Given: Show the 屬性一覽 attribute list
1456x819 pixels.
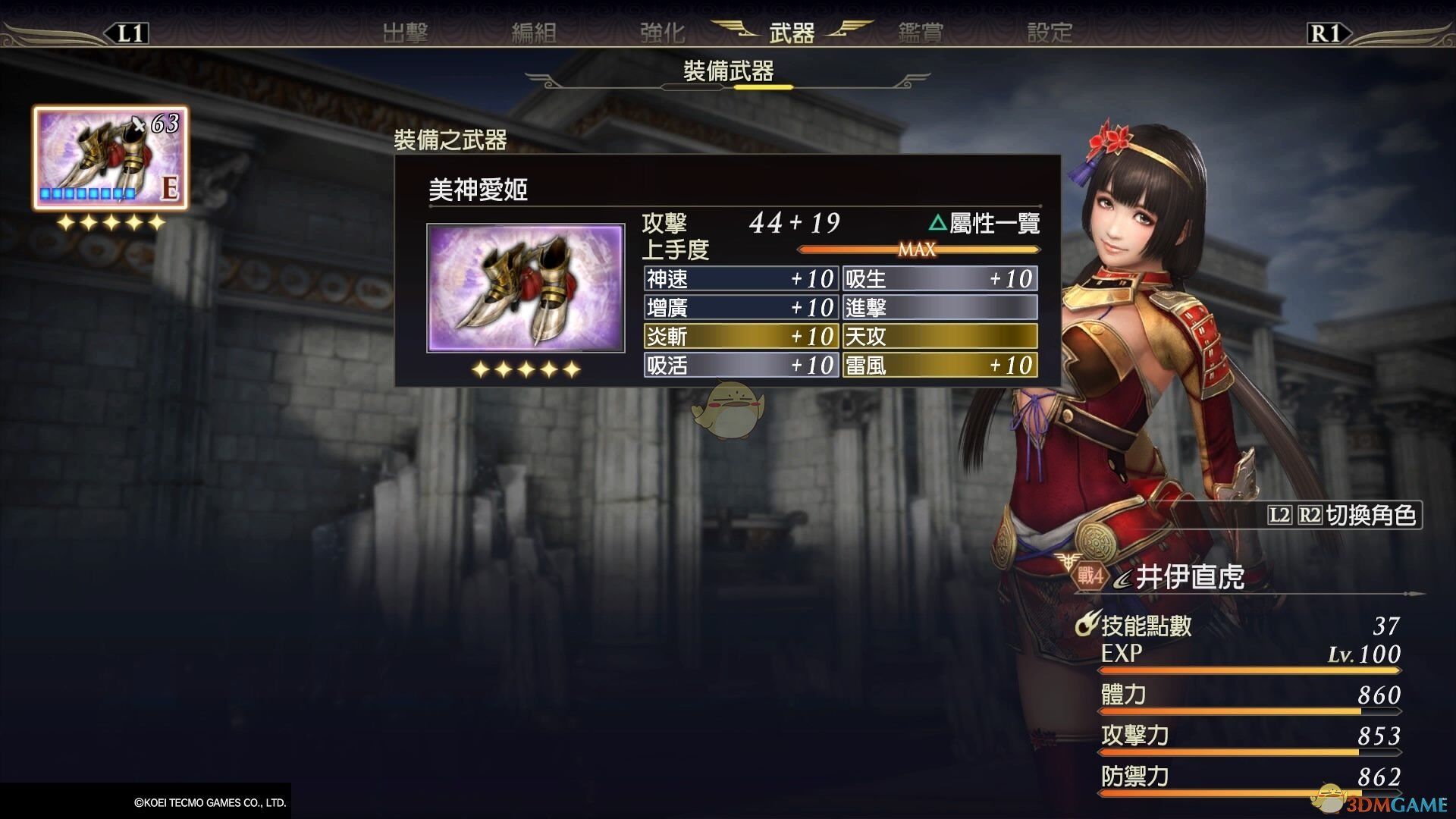Looking at the screenshot, I should [984, 223].
